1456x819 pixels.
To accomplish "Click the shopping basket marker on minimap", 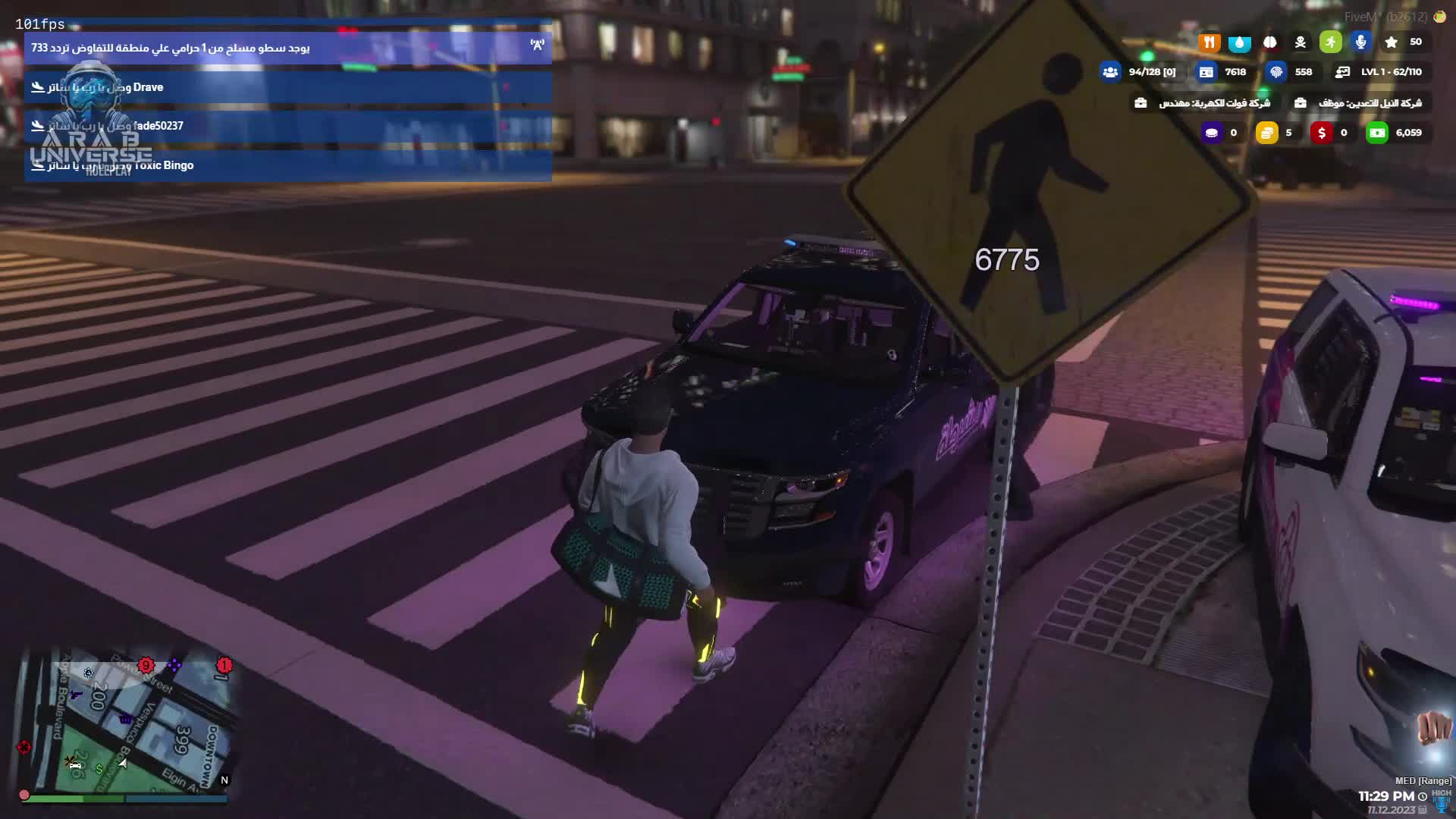I will (x=126, y=717).
